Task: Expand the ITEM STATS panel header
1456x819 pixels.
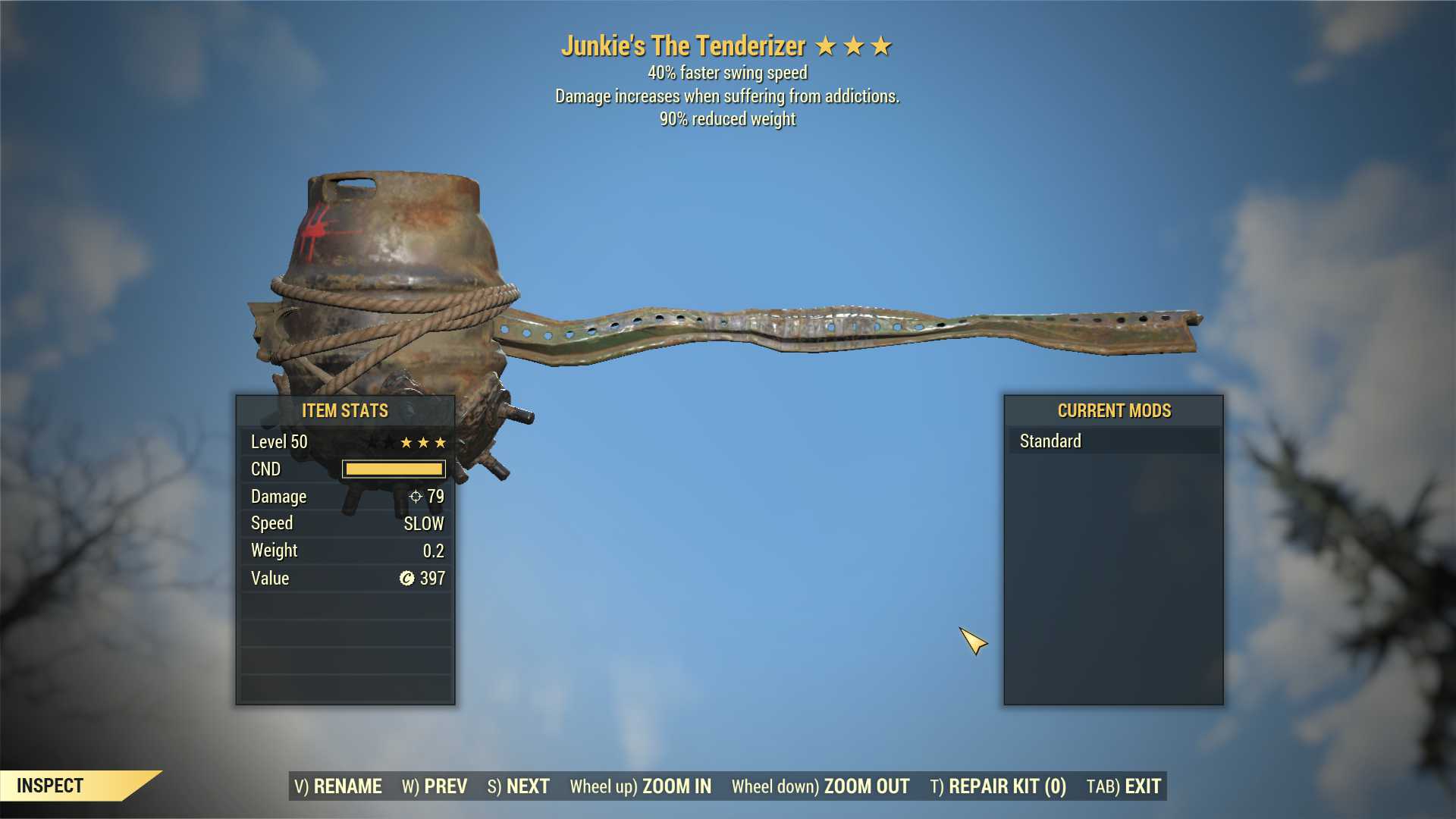Action: click(344, 410)
